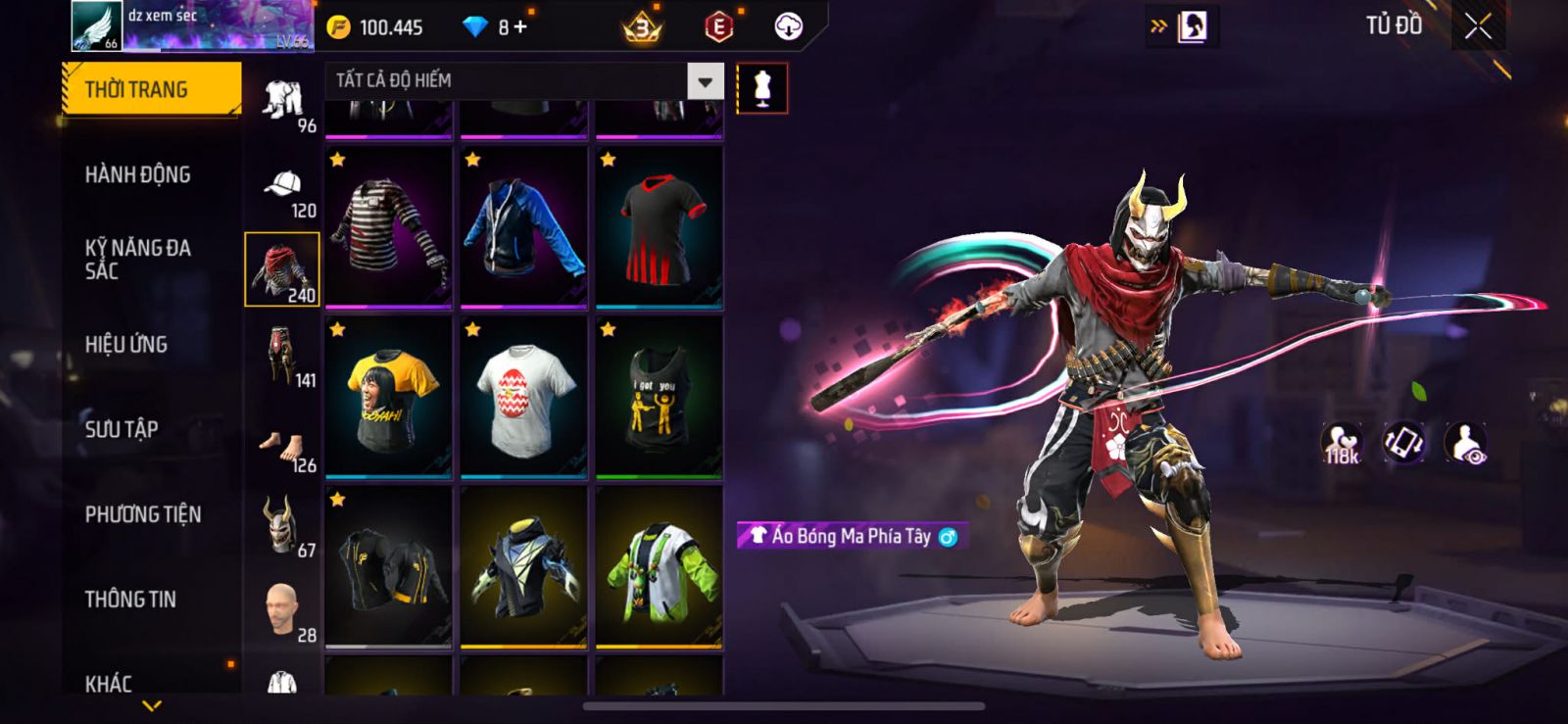The image size is (1568, 724).
Task: Select the yellow face-print t-shirt
Action: pos(388,397)
